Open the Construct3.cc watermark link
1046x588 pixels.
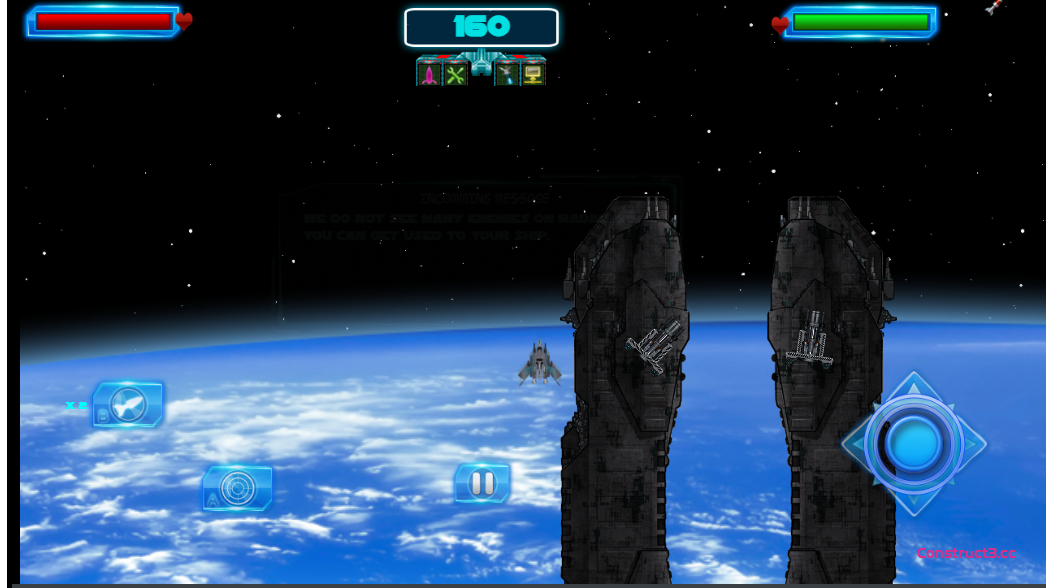tap(966, 553)
